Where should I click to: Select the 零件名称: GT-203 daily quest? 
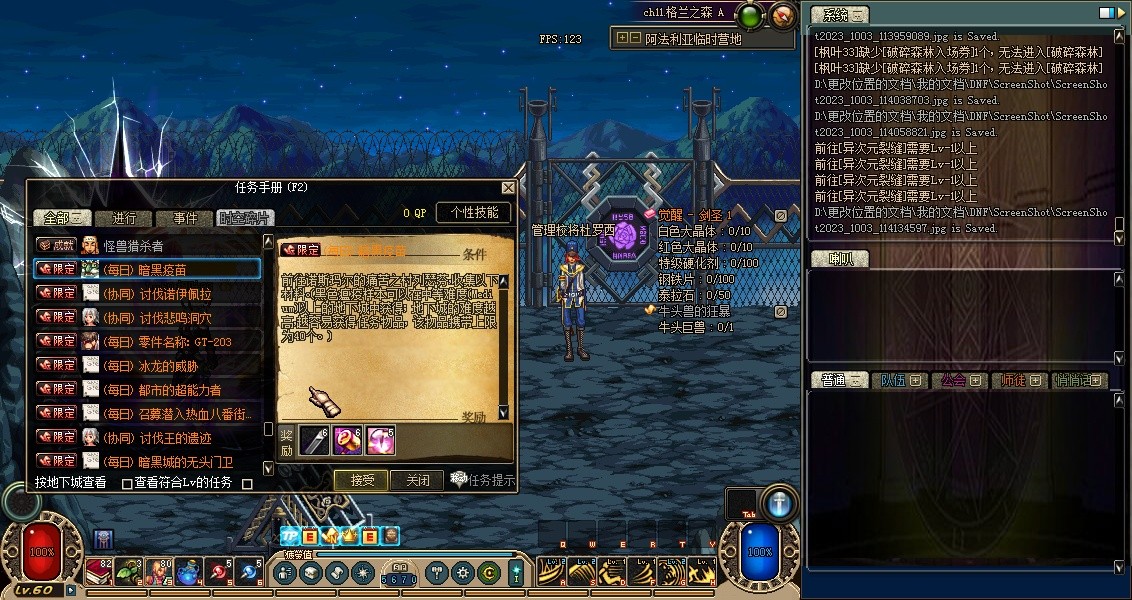pyautogui.click(x=168, y=341)
